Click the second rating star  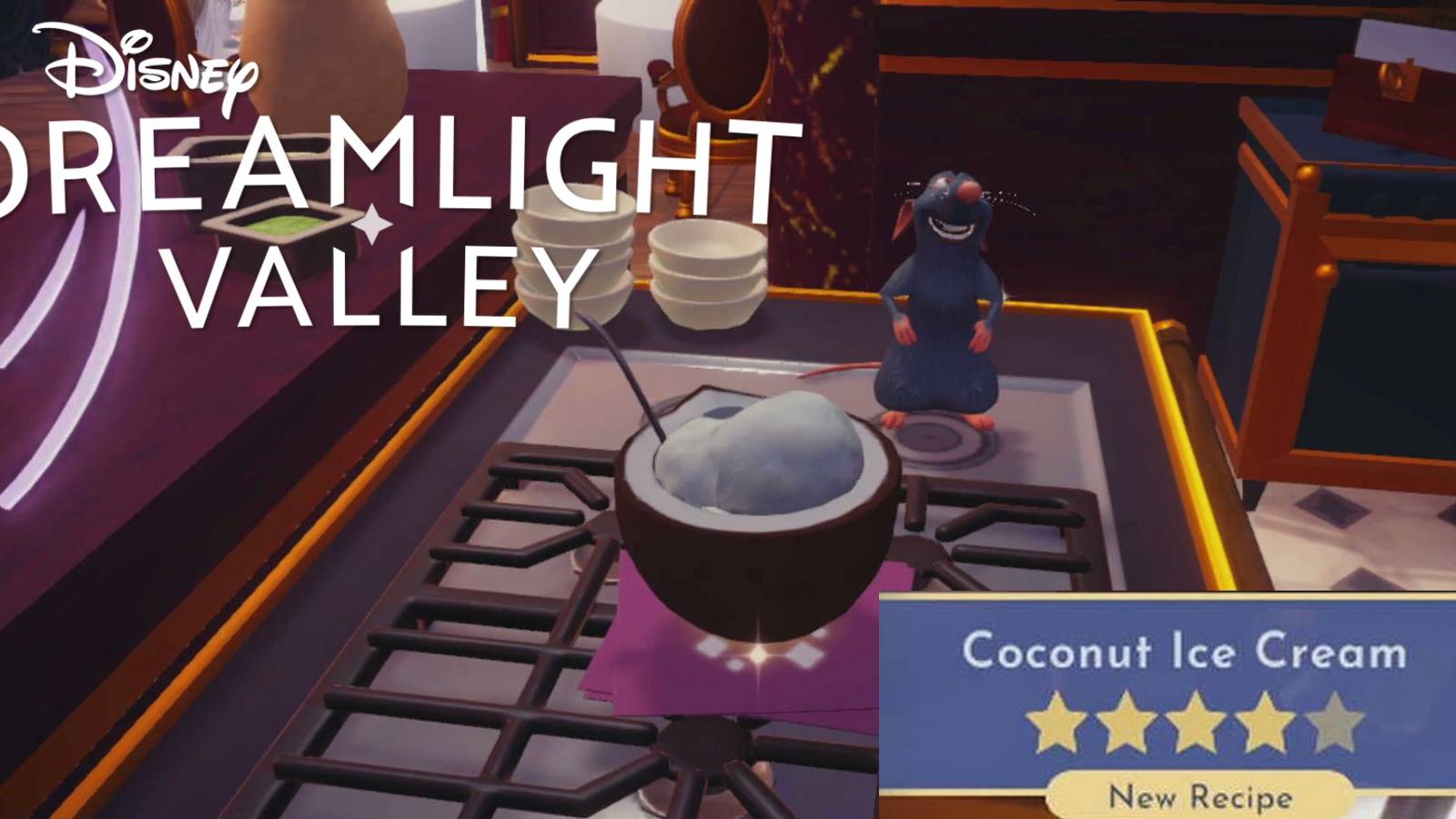pyautogui.click(x=1127, y=723)
